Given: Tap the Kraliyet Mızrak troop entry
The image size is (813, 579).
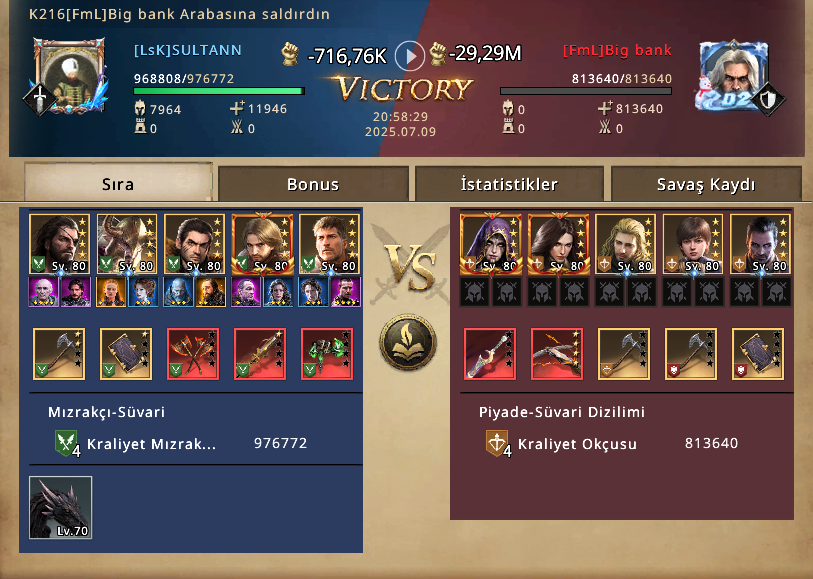Looking at the screenshot, I should (x=150, y=443).
